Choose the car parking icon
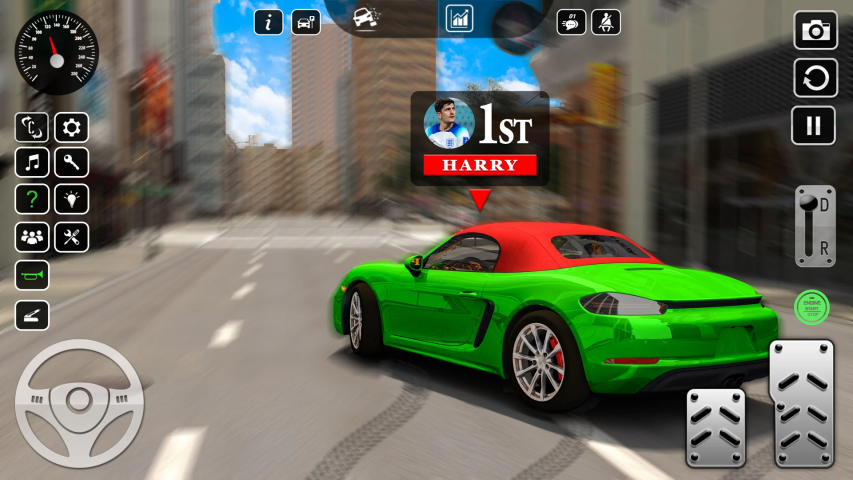The height and width of the screenshot is (480, 853). tap(306, 22)
